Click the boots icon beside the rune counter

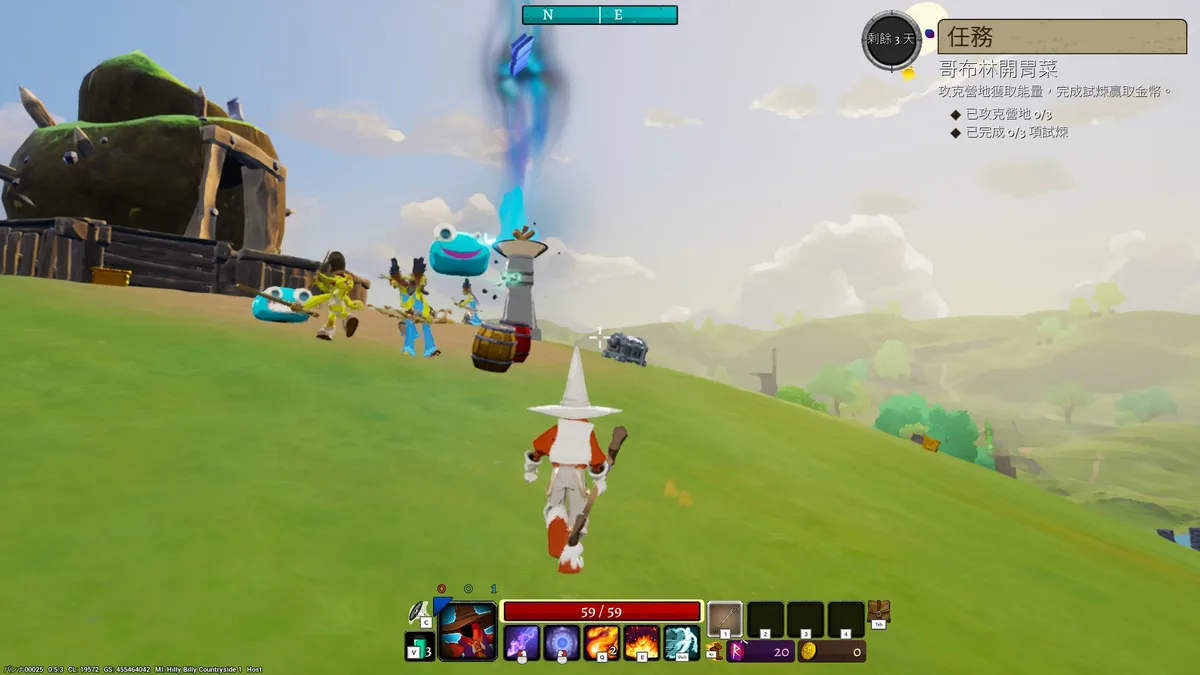click(714, 651)
